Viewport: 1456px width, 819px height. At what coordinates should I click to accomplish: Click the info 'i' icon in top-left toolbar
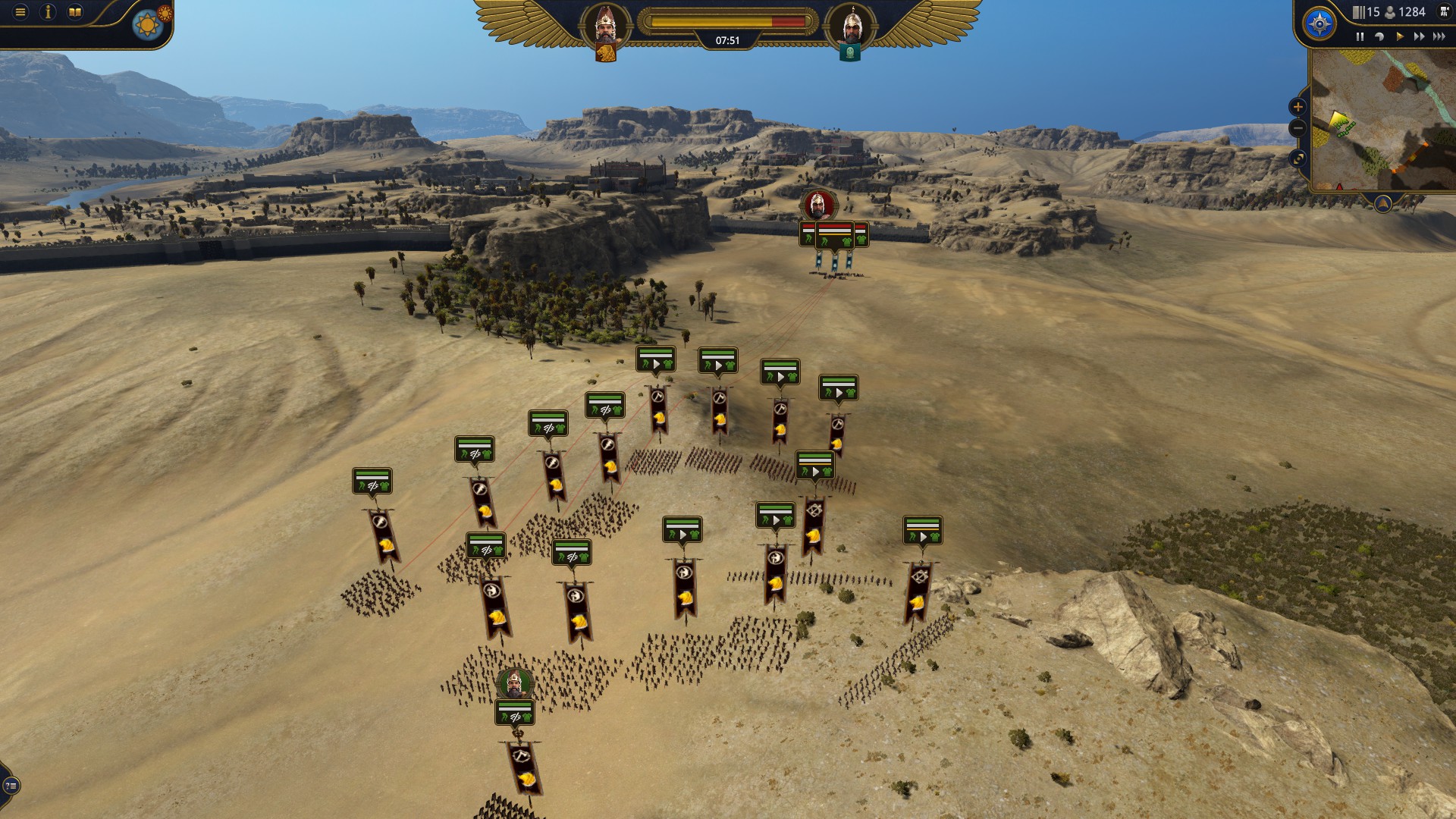(x=49, y=12)
